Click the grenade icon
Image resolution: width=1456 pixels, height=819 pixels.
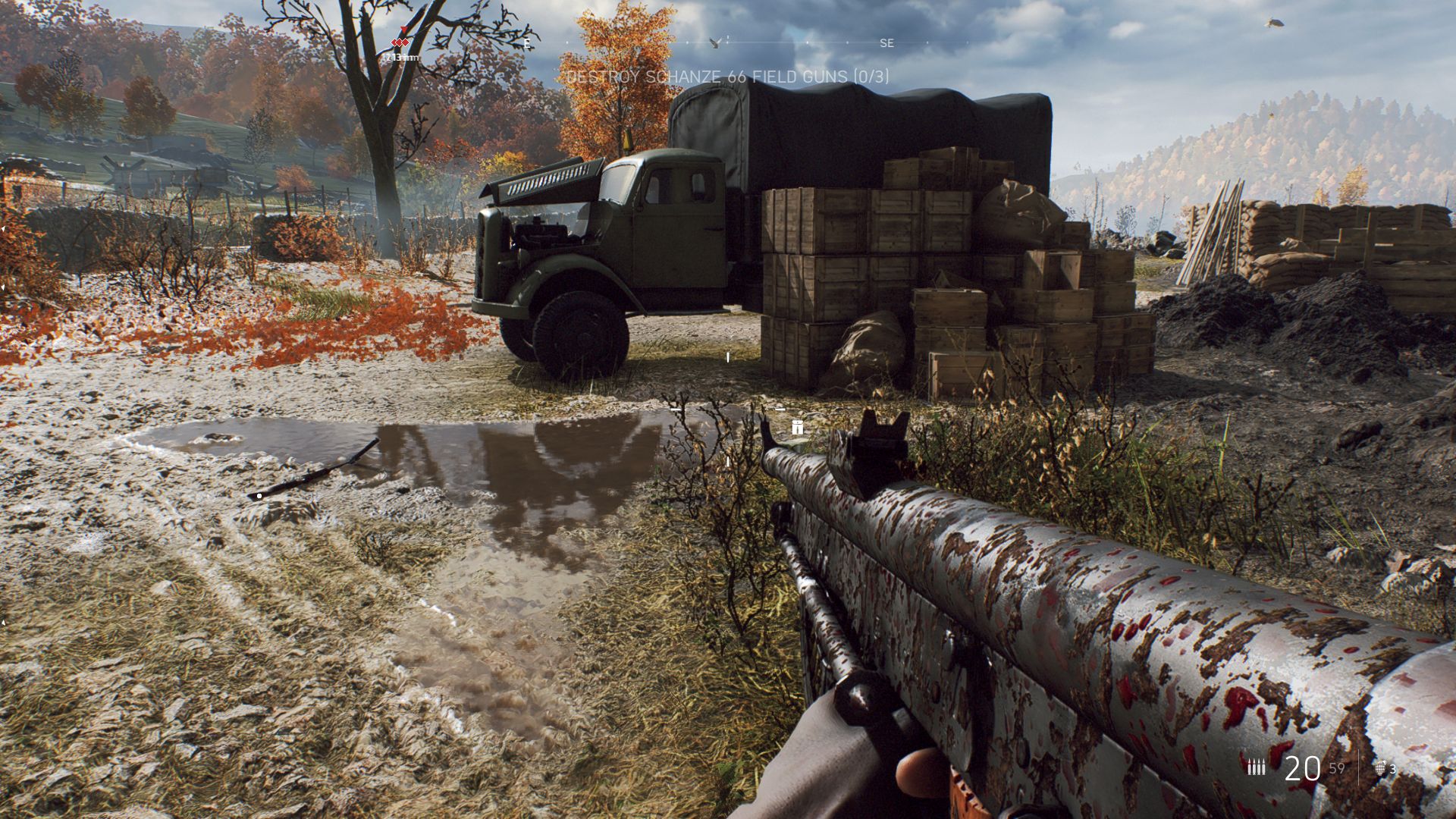[x=1381, y=768]
